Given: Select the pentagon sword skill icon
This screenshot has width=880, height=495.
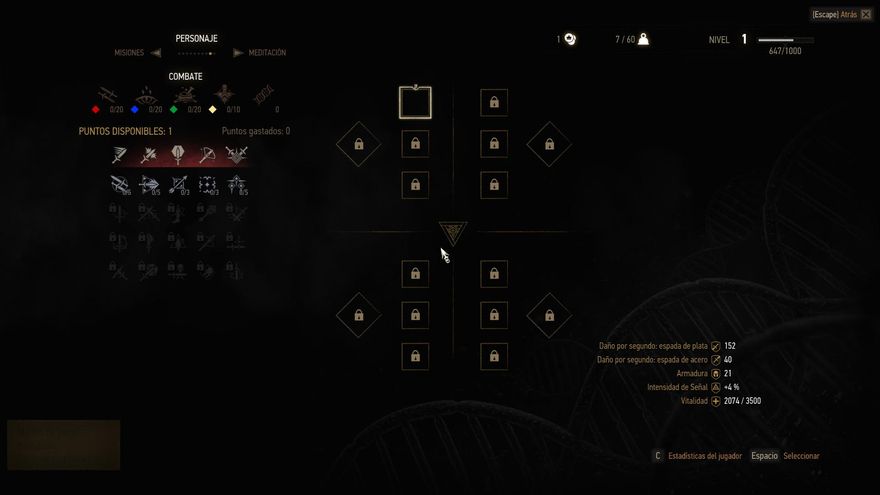Looking at the screenshot, I should [x=178, y=155].
